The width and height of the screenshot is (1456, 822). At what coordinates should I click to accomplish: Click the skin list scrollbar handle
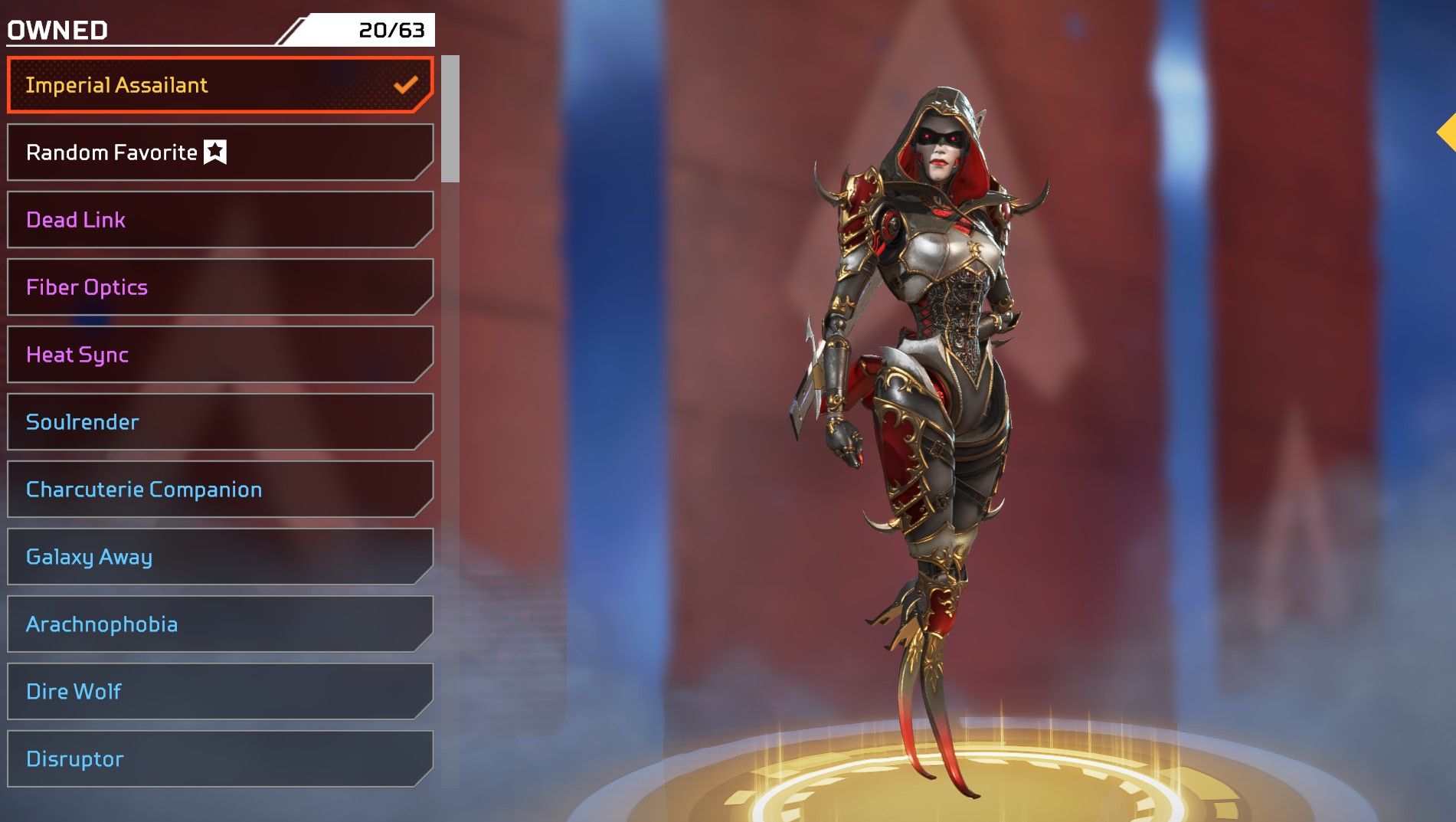point(450,119)
